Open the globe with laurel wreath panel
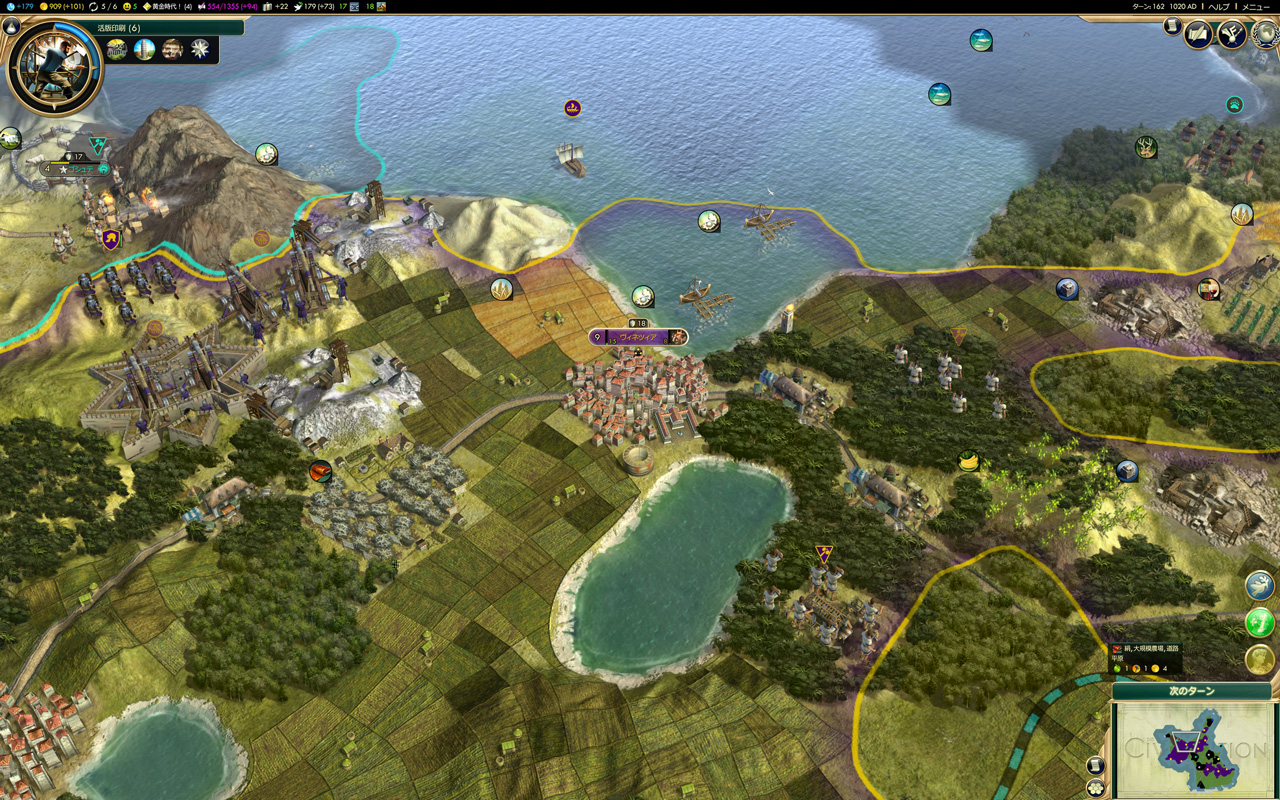The image size is (1280, 800). (x=1266, y=34)
